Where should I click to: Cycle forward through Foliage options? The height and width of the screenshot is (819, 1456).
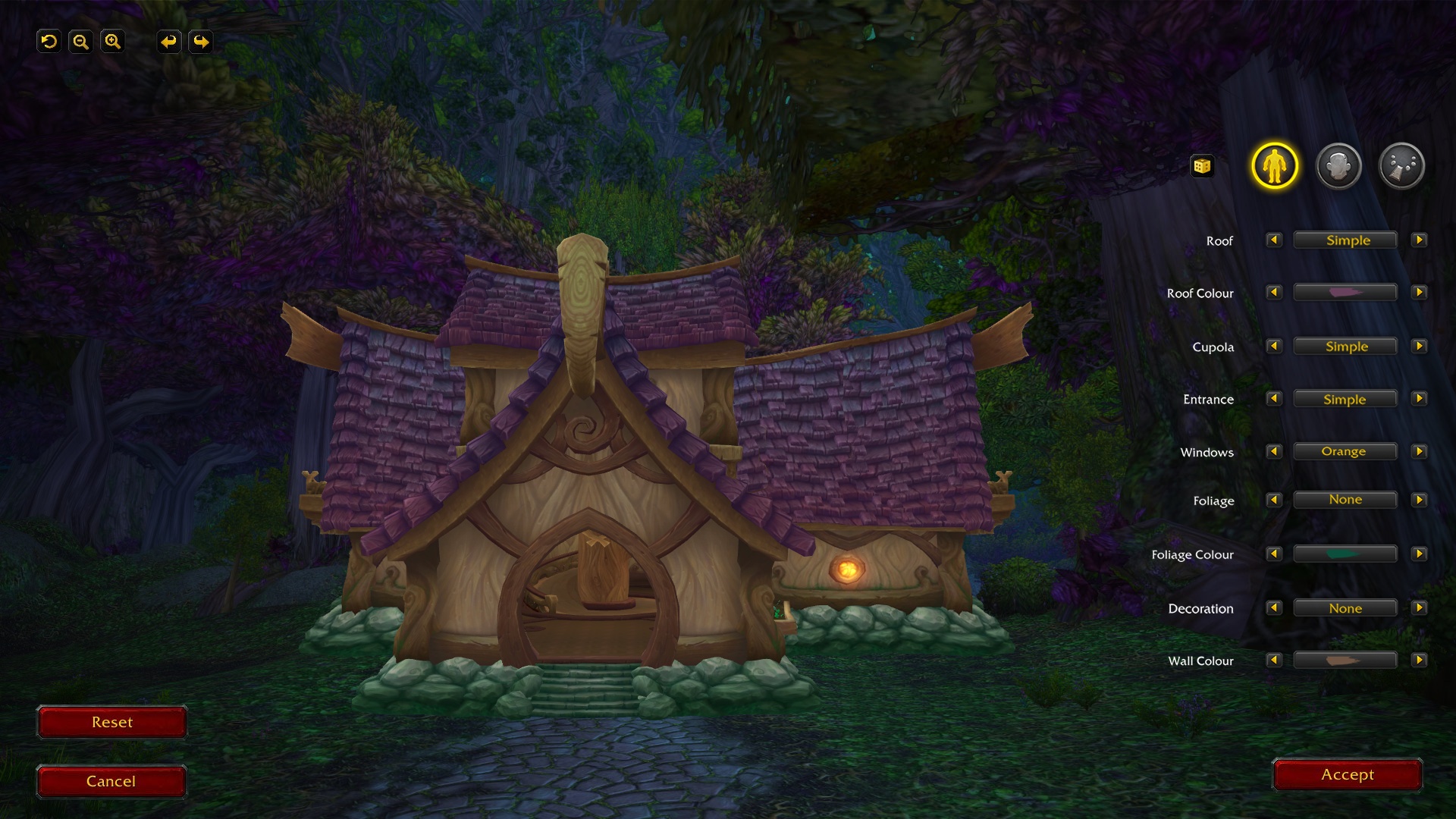(x=1420, y=499)
